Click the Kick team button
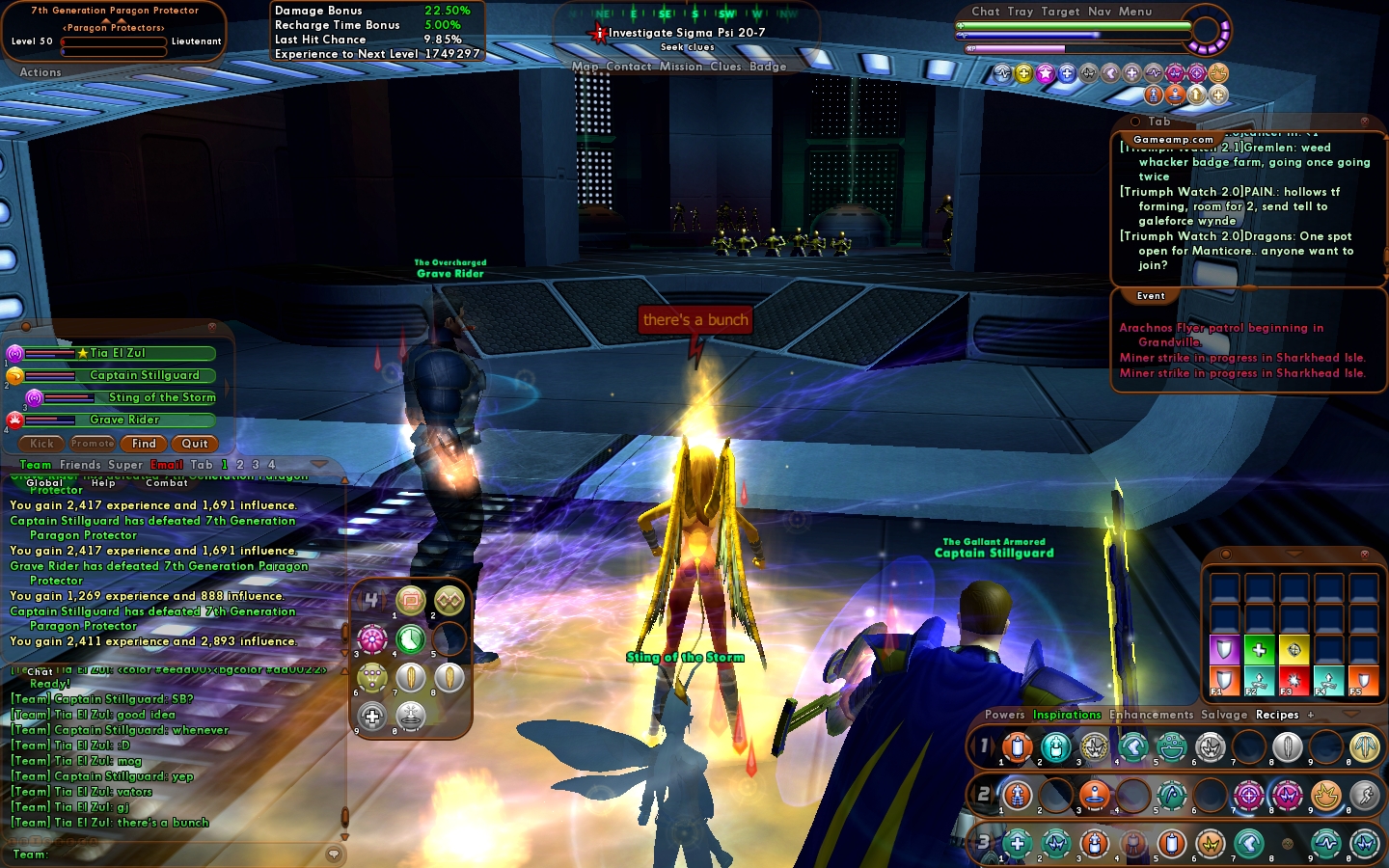This screenshot has height=868, width=1389. click(x=41, y=444)
